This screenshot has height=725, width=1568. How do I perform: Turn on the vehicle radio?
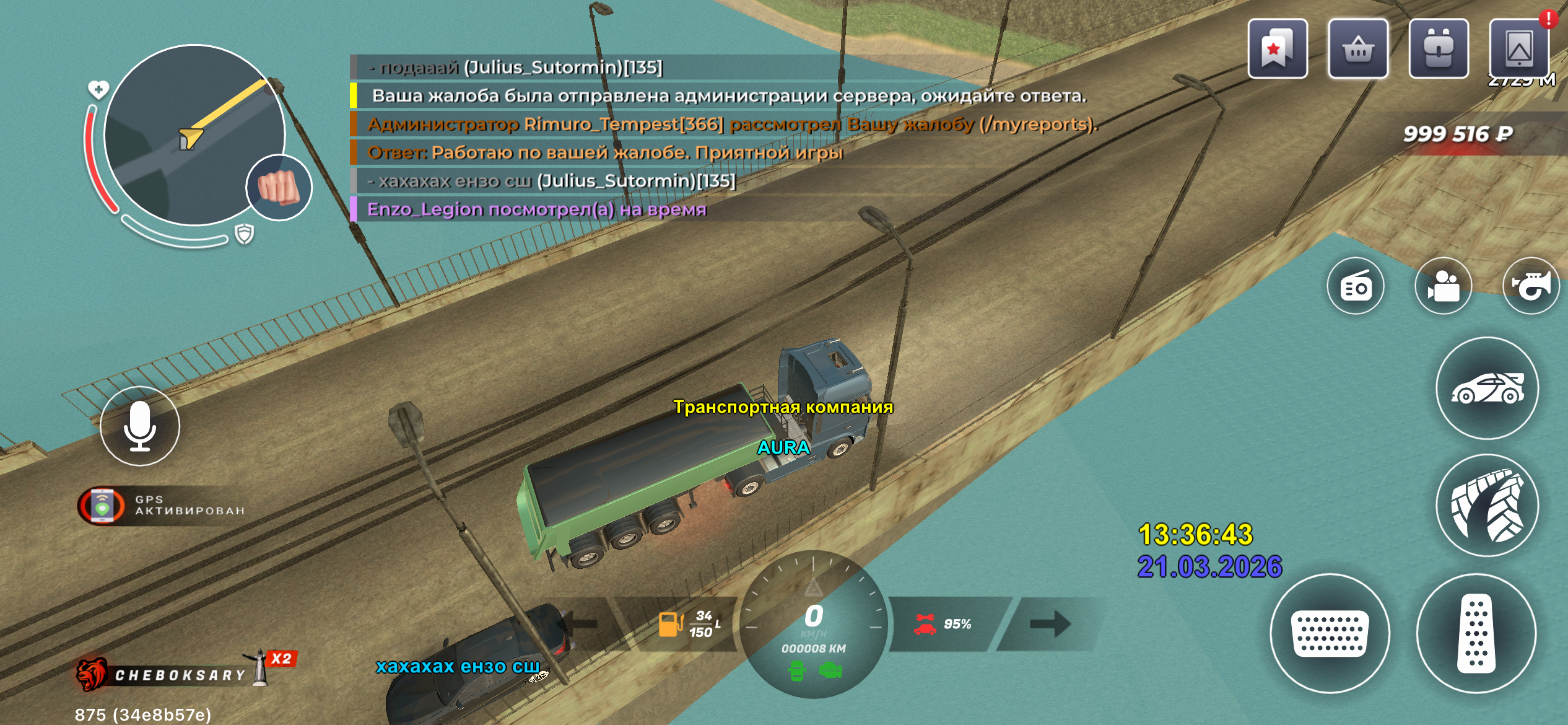point(1356,286)
